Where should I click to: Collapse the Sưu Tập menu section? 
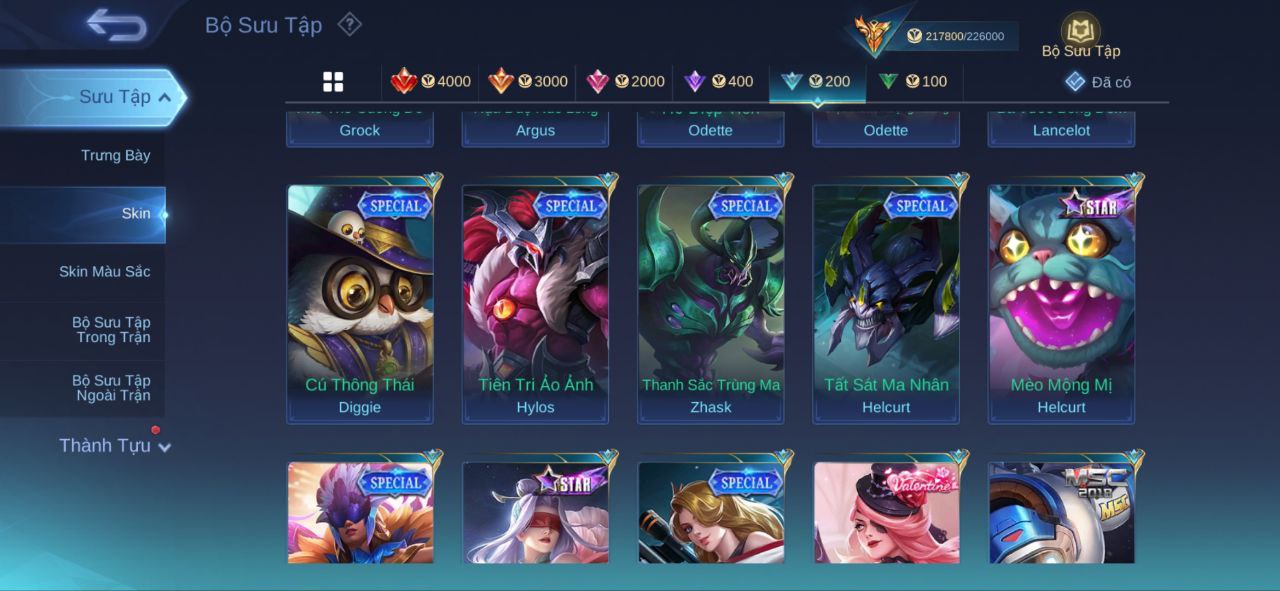[x=165, y=97]
